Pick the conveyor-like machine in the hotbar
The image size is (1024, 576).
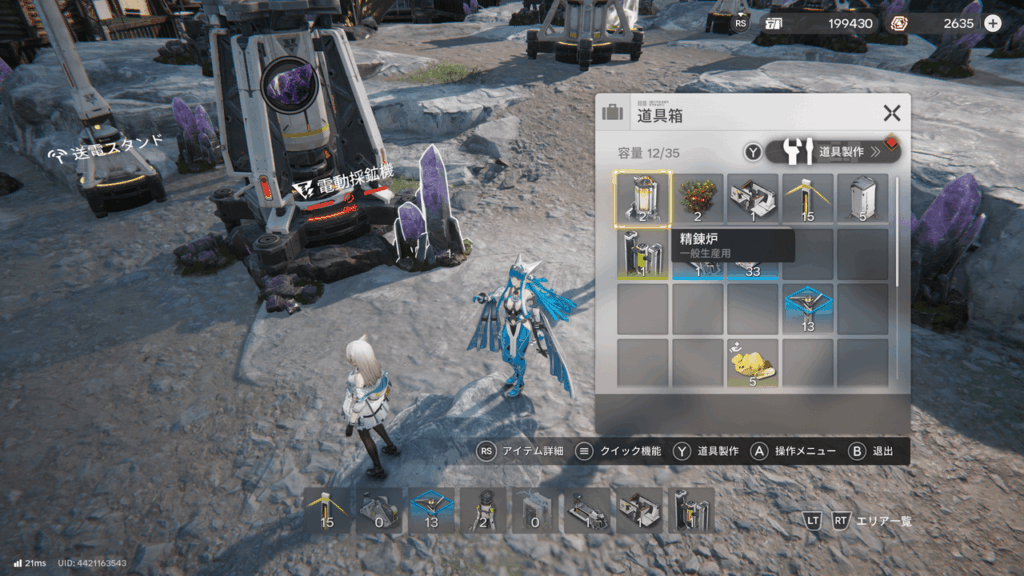click(587, 510)
